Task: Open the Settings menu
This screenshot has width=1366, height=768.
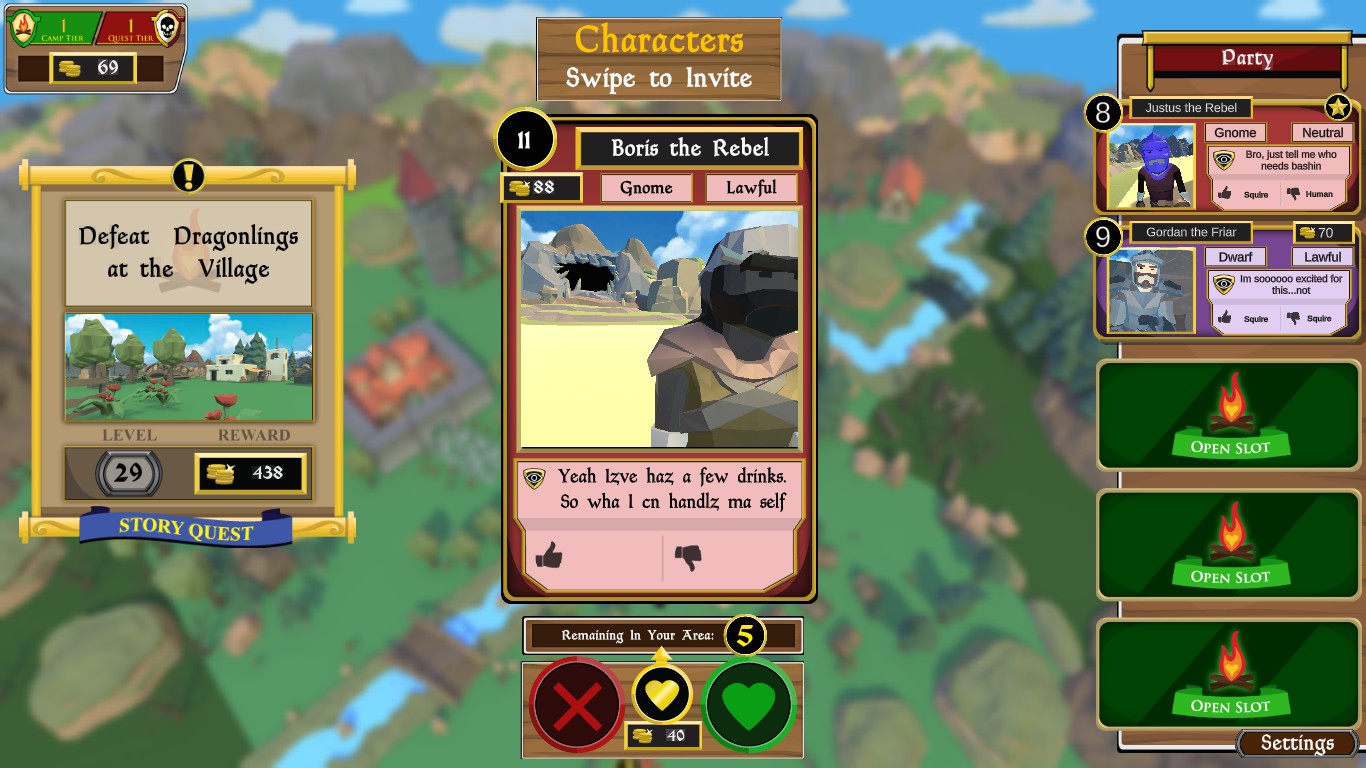Action: [x=1296, y=743]
